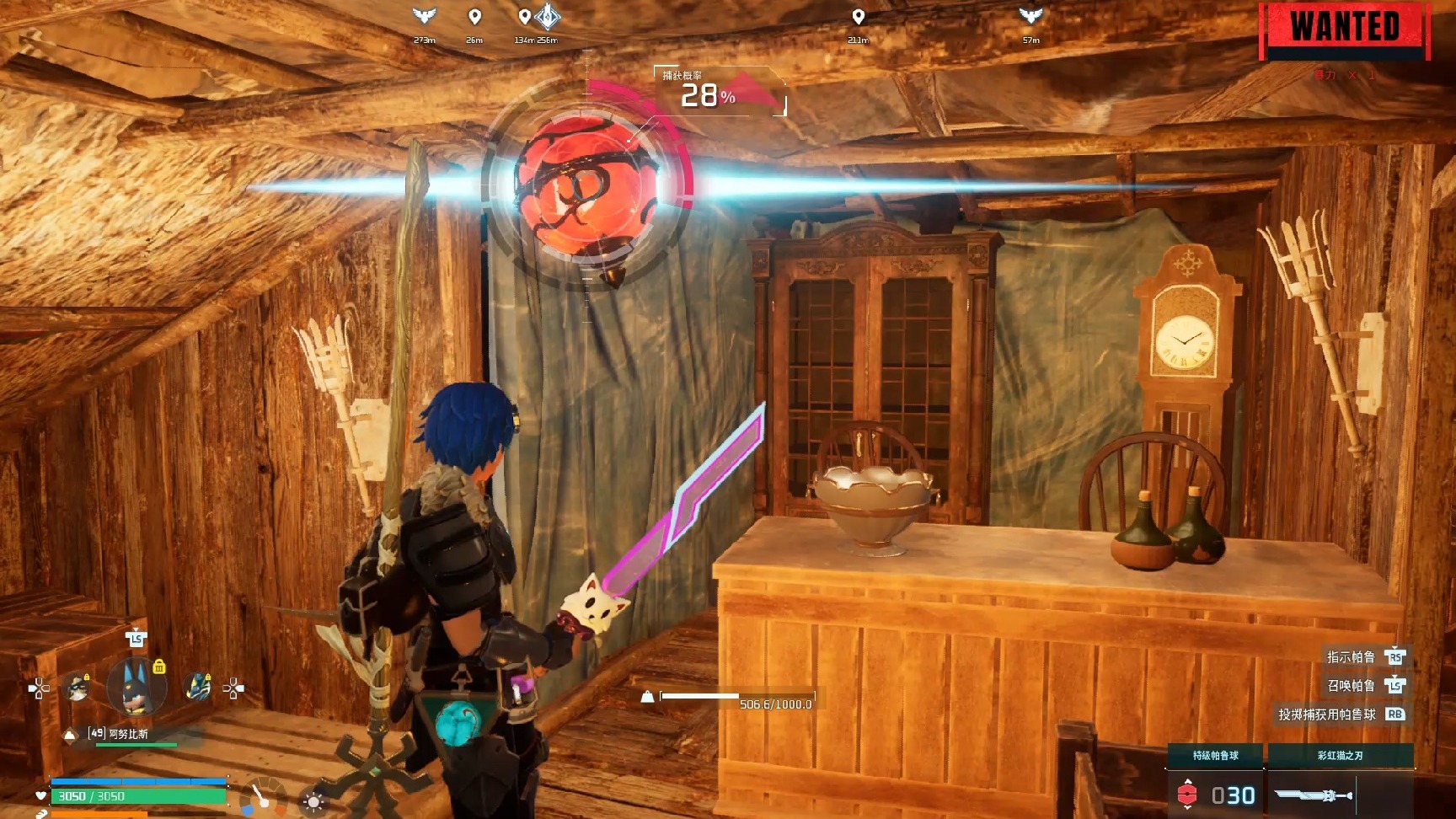Click the WANTED status banner

1345,29
